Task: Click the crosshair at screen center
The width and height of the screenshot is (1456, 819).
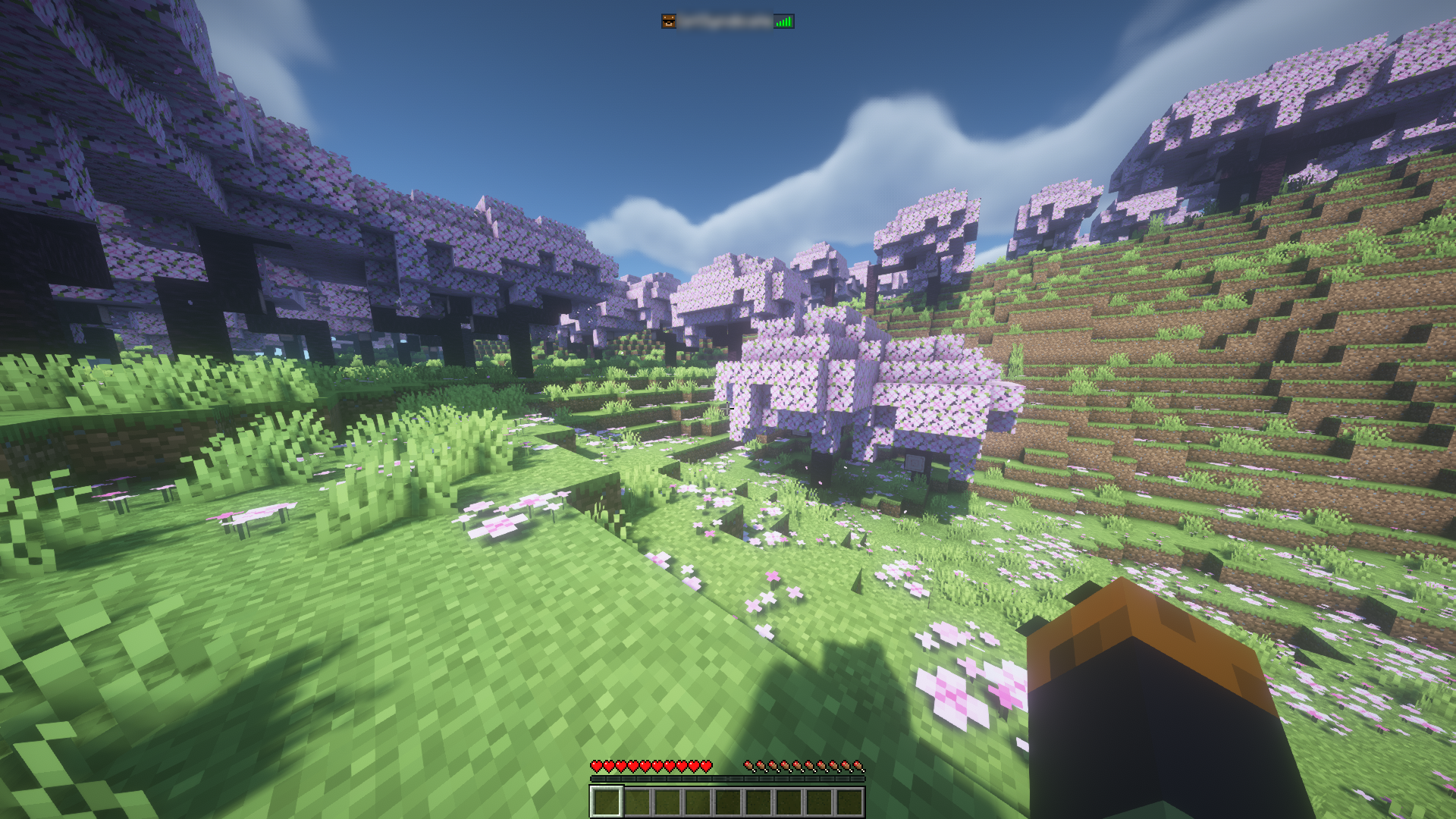Action: coord(728,409)
